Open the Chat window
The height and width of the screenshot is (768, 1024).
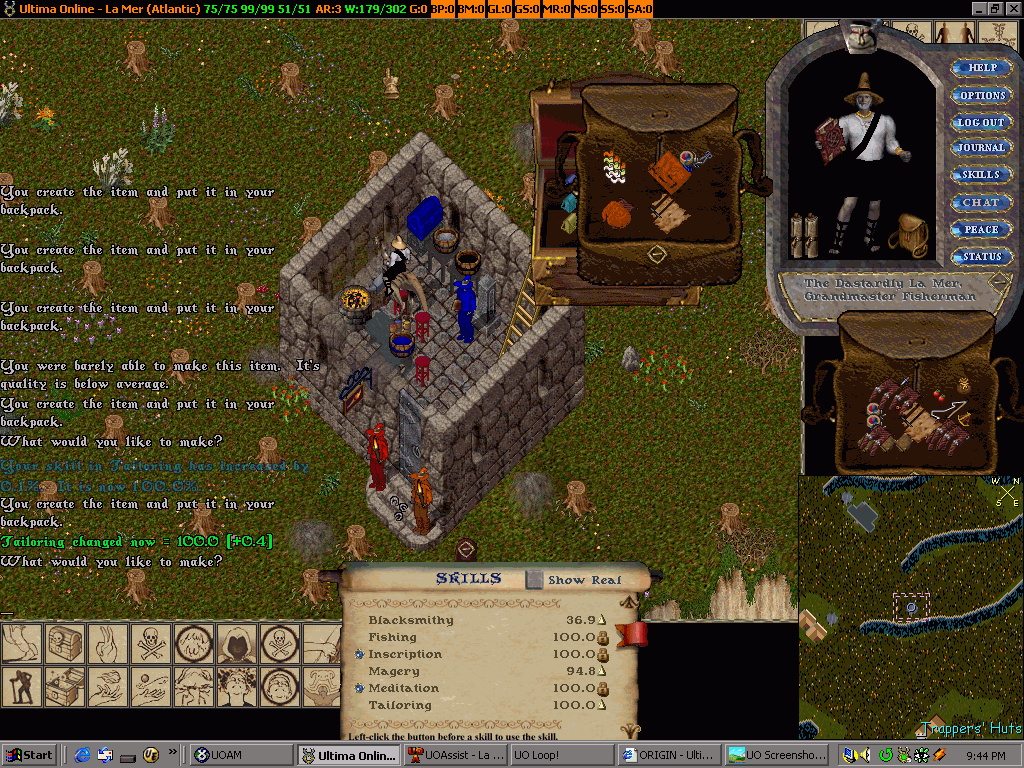[x=981, y=202]
